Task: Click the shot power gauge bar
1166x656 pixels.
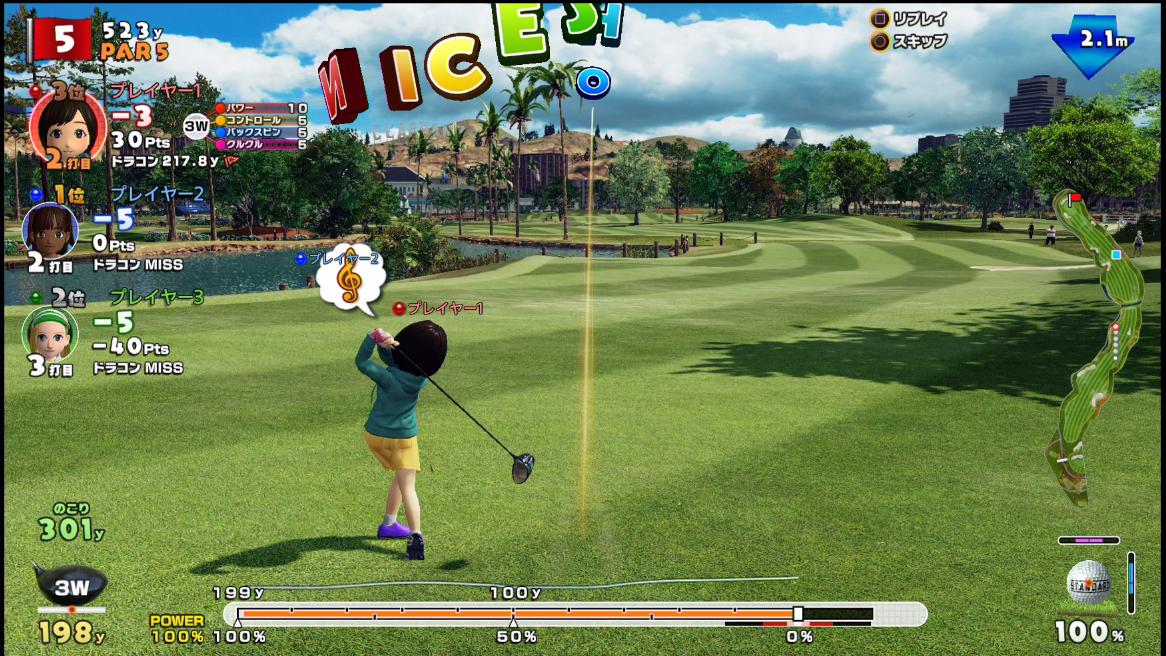Action: pos(574,613)
